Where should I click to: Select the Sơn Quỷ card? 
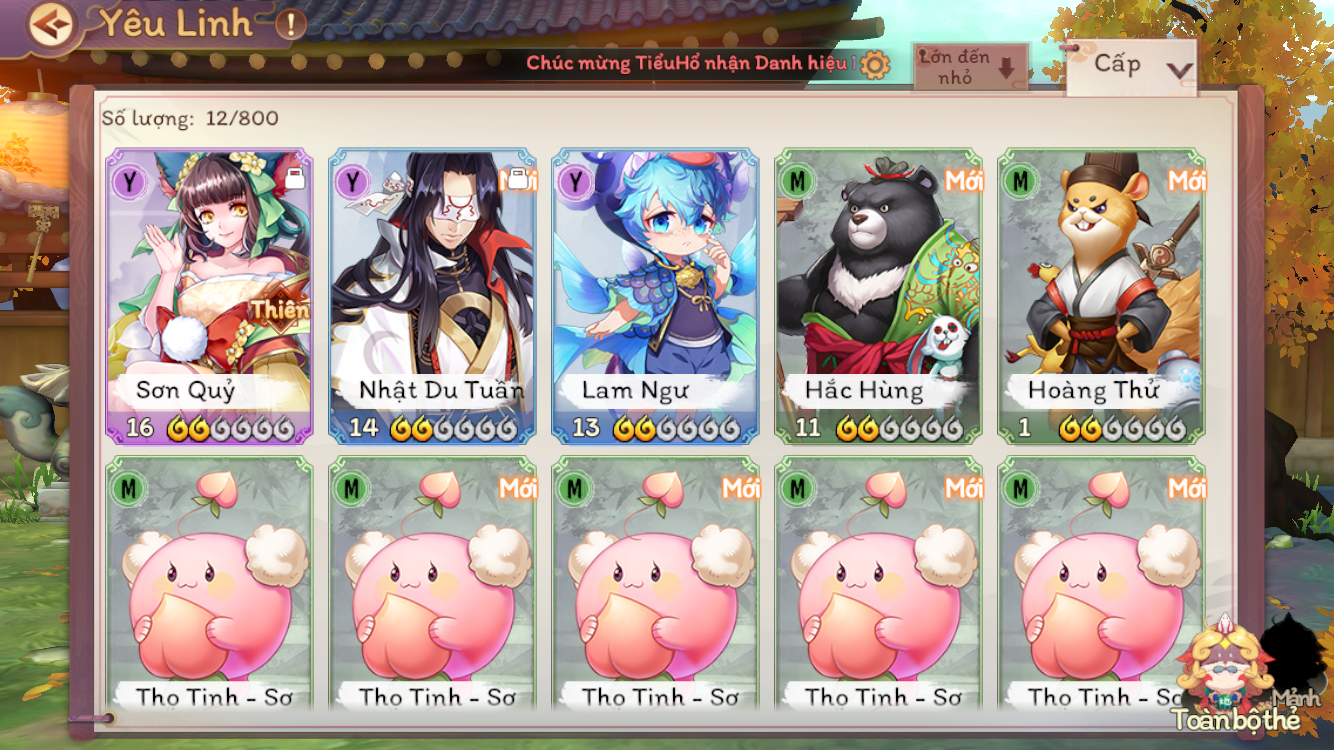pyautogui.click(x=210, y=296)
